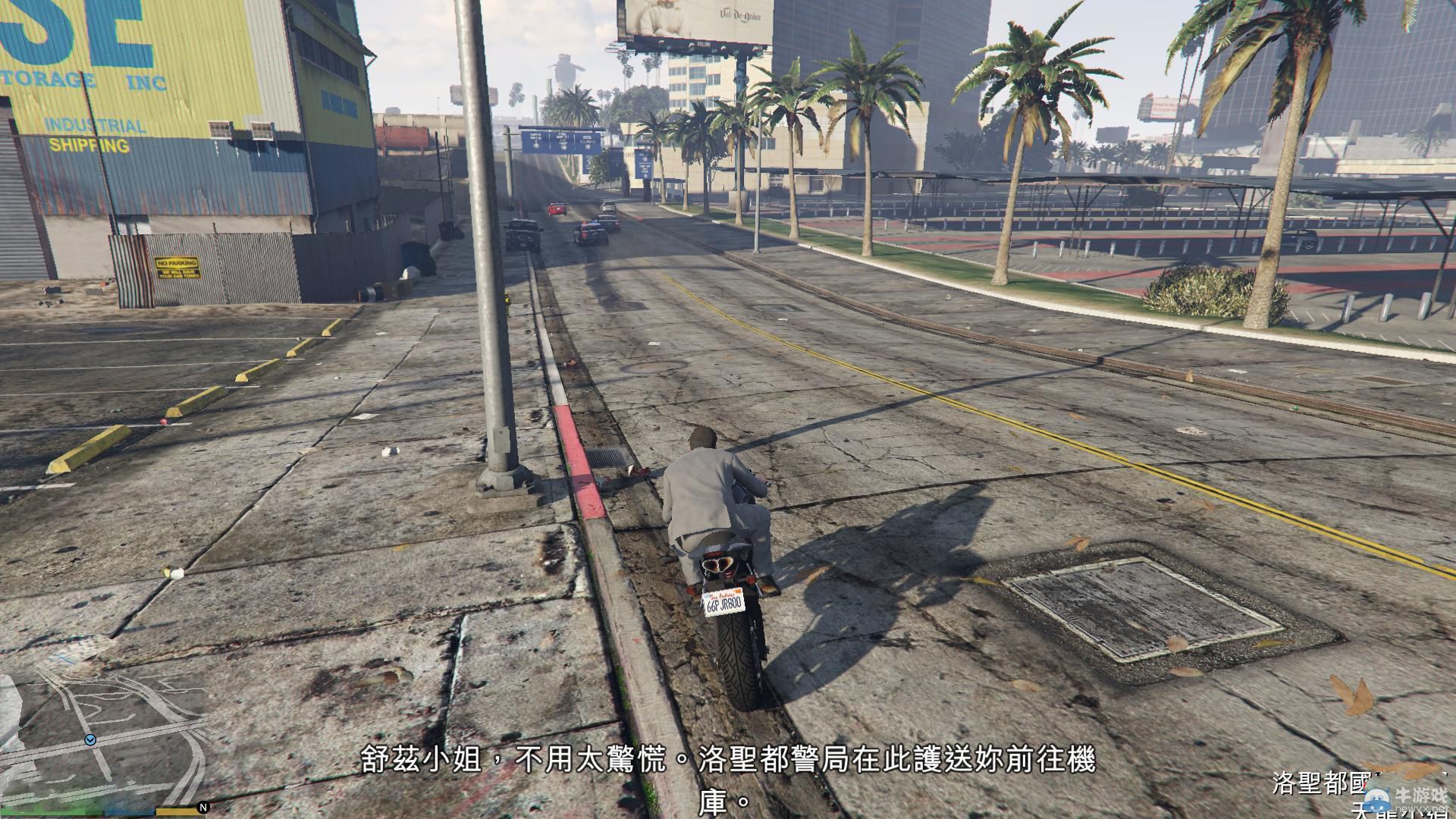The image size is (1456, 819).
Task: Click the 牛游戏 cow mascot watermark logo
Action: click(1378, 800)
